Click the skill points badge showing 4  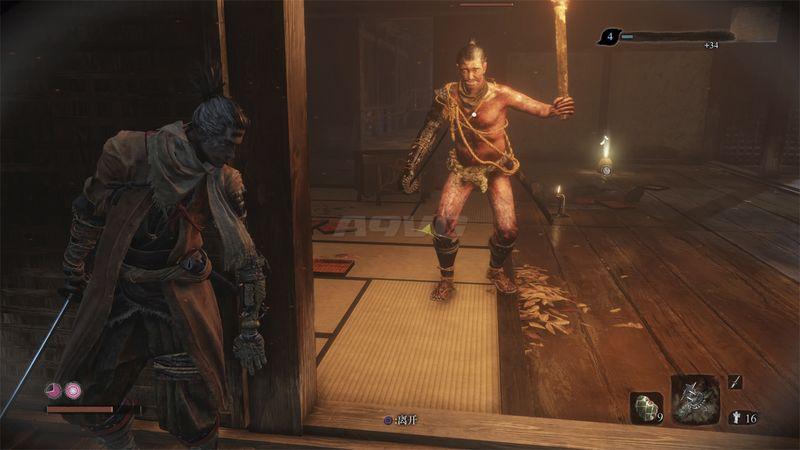(608, 37)
